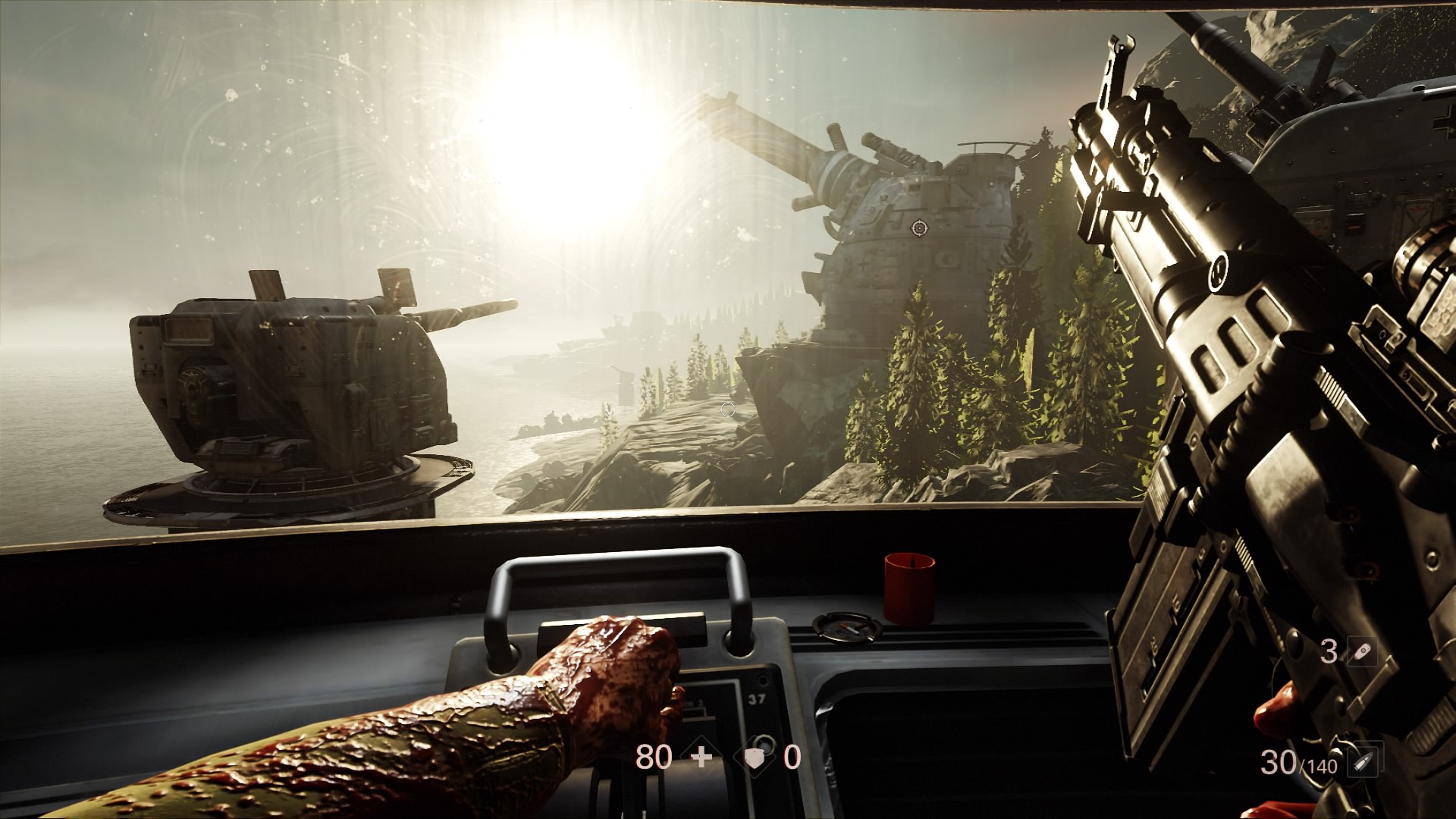Screen dimensions: 1456x819
Task: Select the bullet ammo icon
Action: click(x=1365, y=764)
